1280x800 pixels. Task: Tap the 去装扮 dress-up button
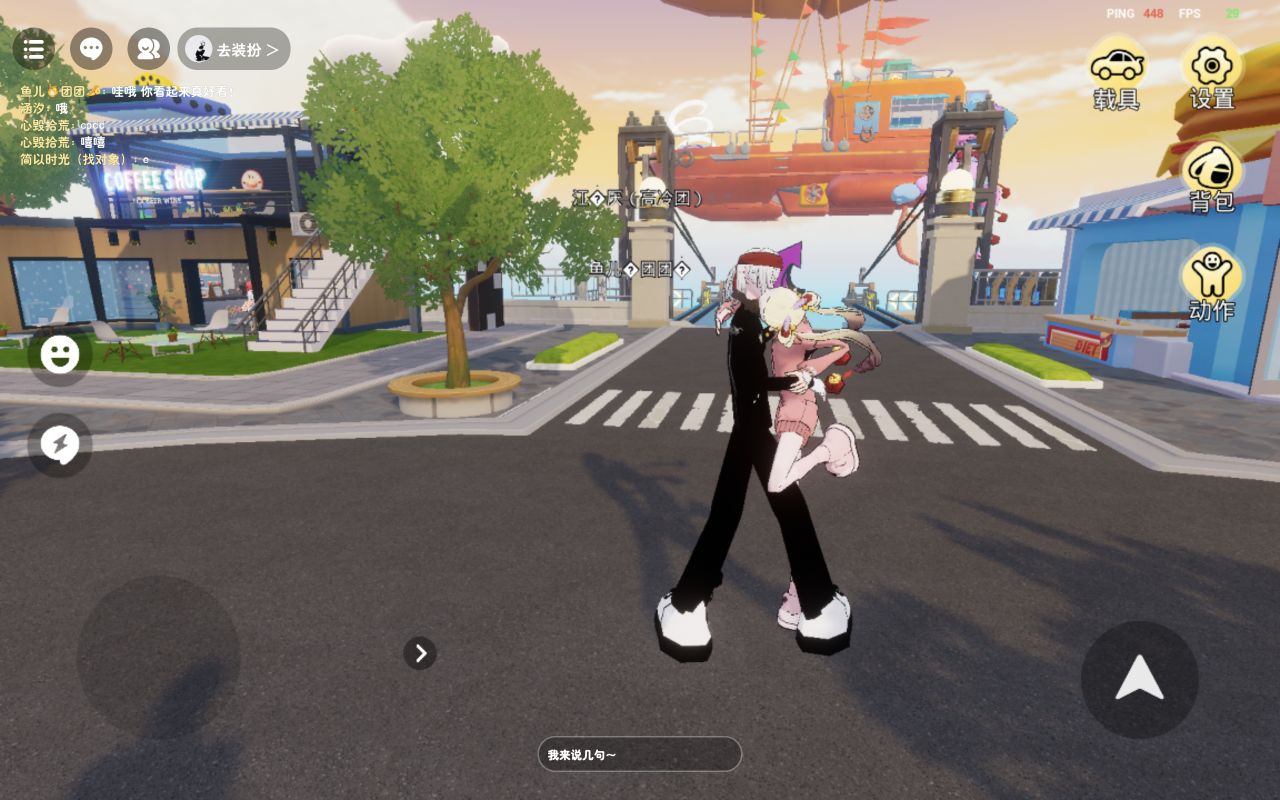[x=234, y=49]
